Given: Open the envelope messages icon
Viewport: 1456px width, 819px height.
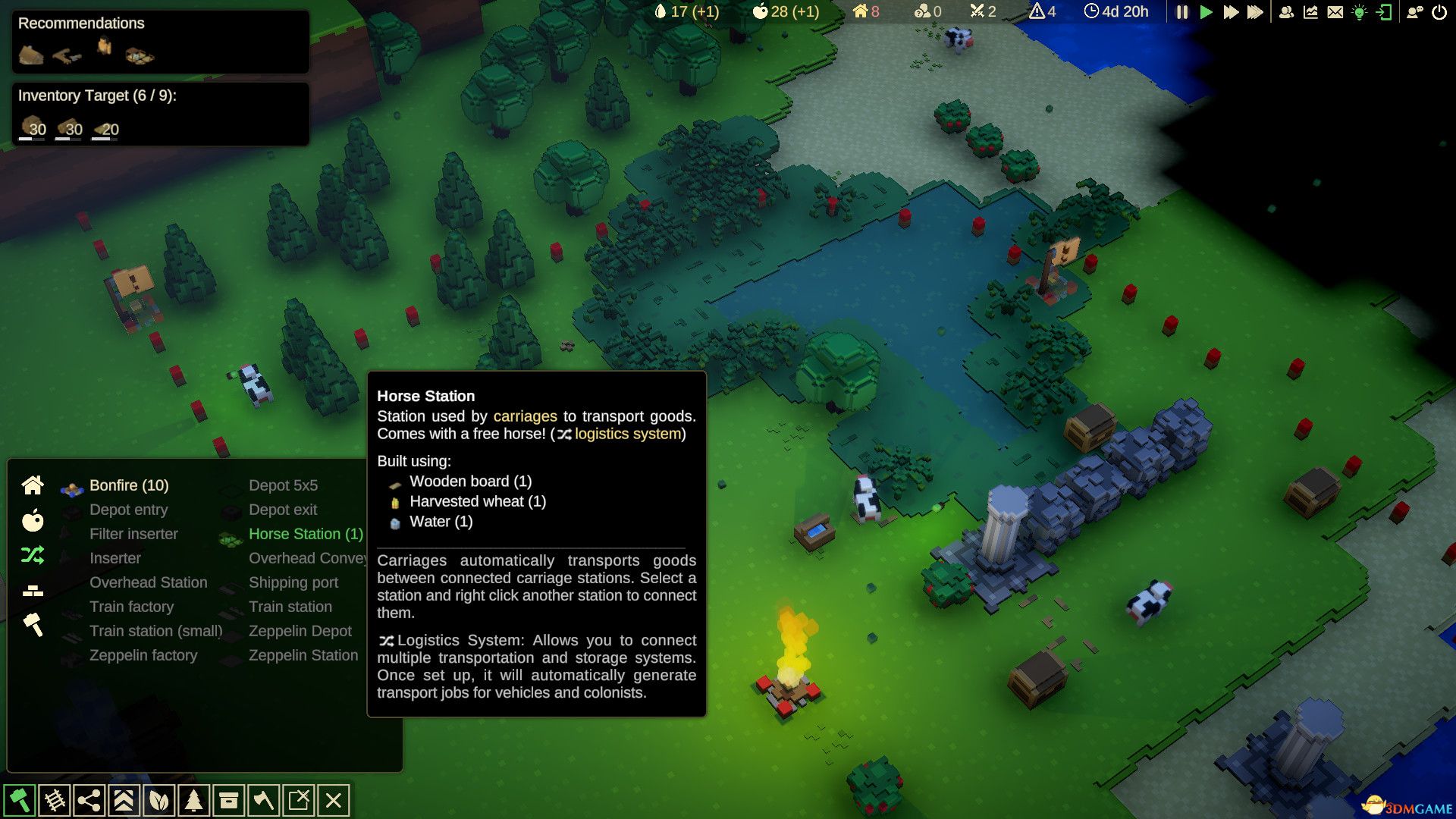Looking at the screenshot, I should [1335, 12].
